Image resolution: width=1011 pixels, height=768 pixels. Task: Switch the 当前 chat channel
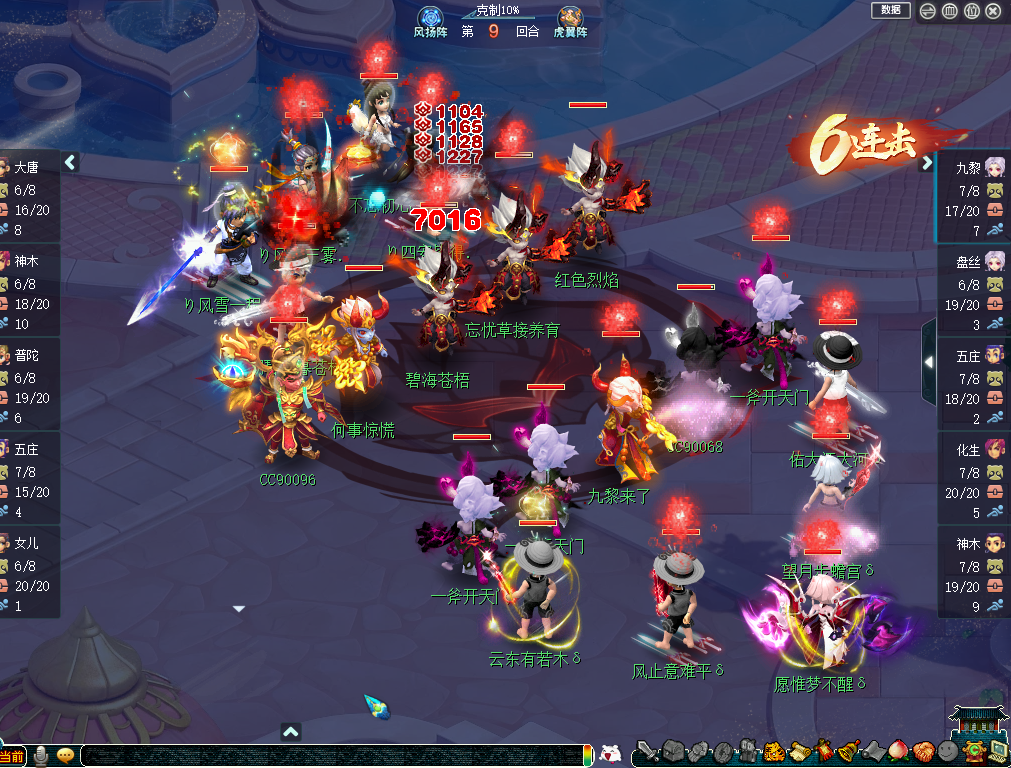pyautogui.click(x=12, y=757)
